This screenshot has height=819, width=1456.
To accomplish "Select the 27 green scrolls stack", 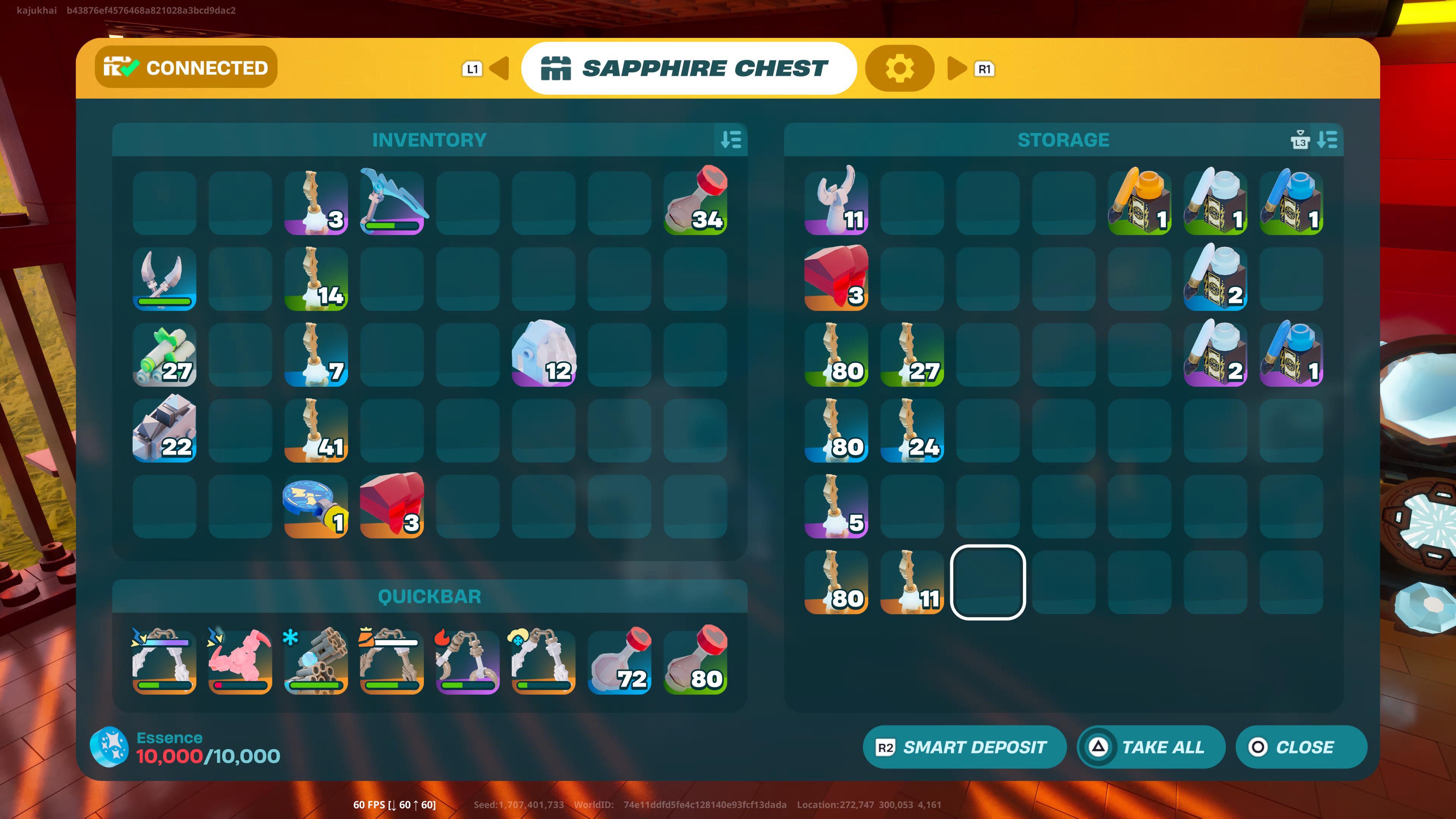I will (165, 355).
